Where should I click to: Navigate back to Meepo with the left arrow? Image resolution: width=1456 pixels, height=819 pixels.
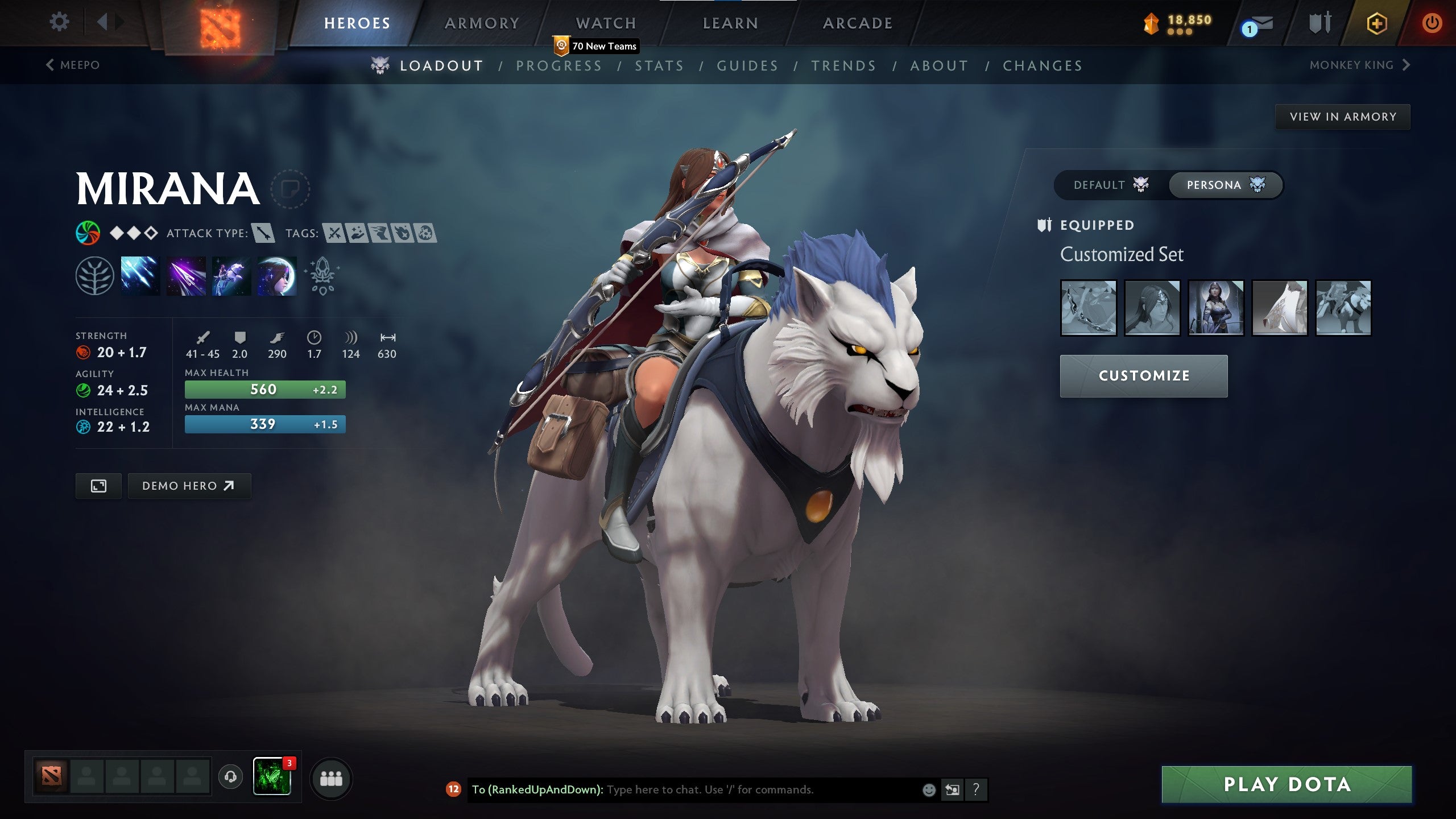tap(50, 65)
